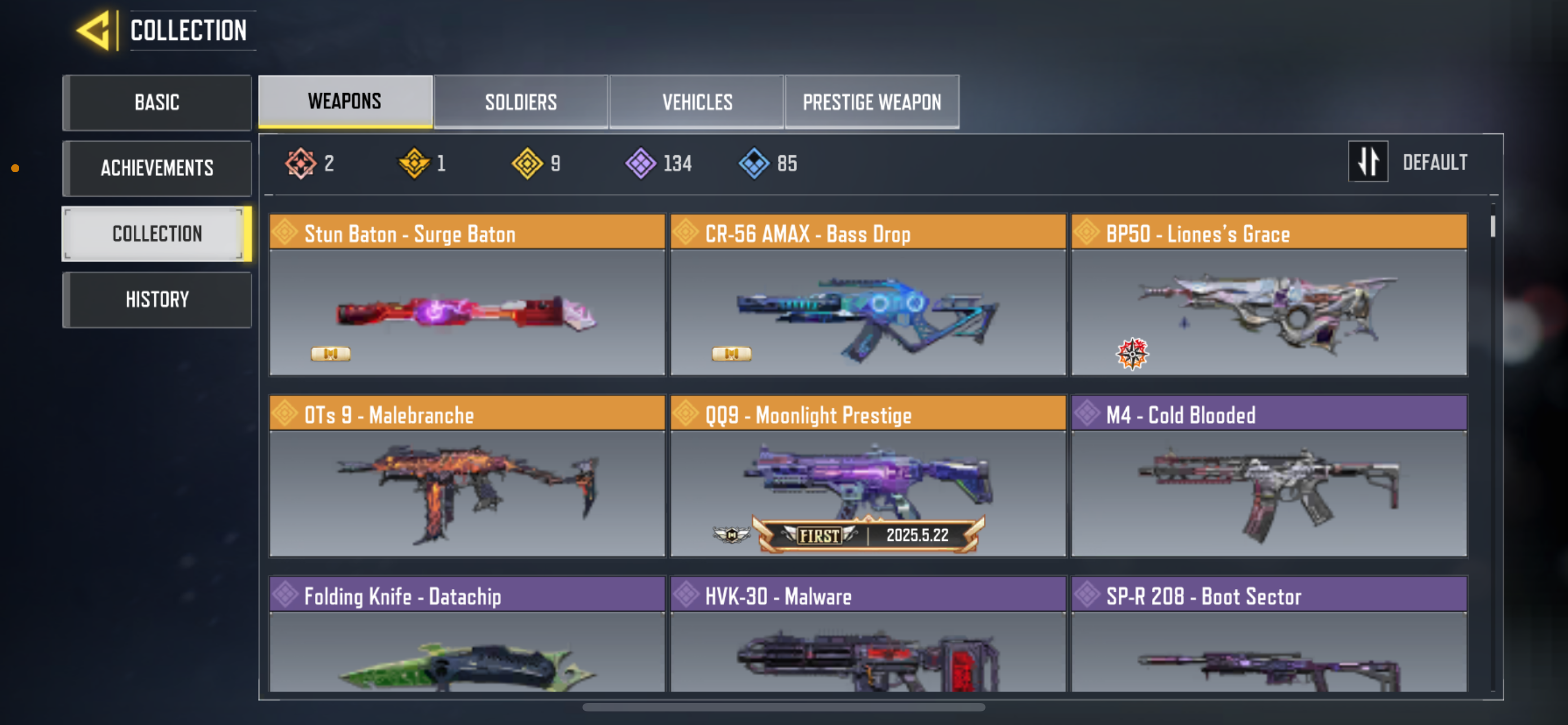Viewport: 1568px width, 725px height.
Task: Select the gold crown rarity filter icon
Action: [x=411, y=162]
